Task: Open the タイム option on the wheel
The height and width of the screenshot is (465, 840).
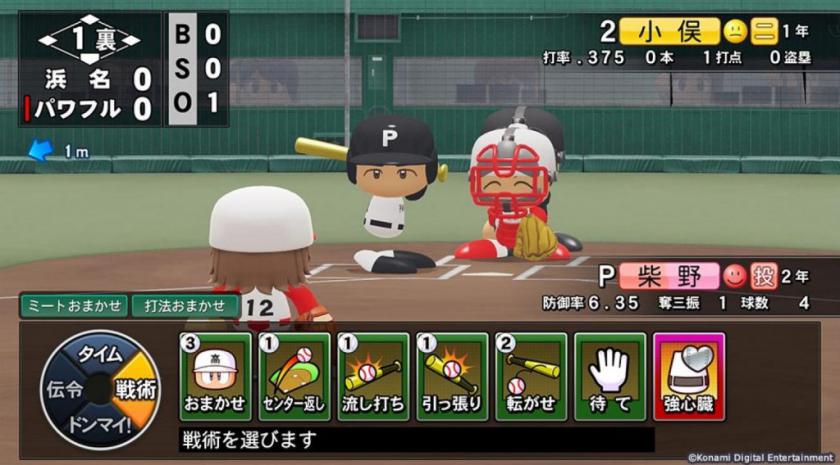Action: click(100, 354)
